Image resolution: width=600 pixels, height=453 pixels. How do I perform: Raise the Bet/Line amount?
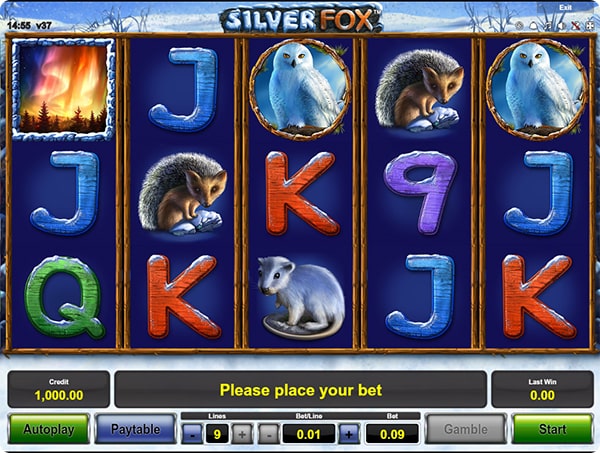[x=348, y=434]
